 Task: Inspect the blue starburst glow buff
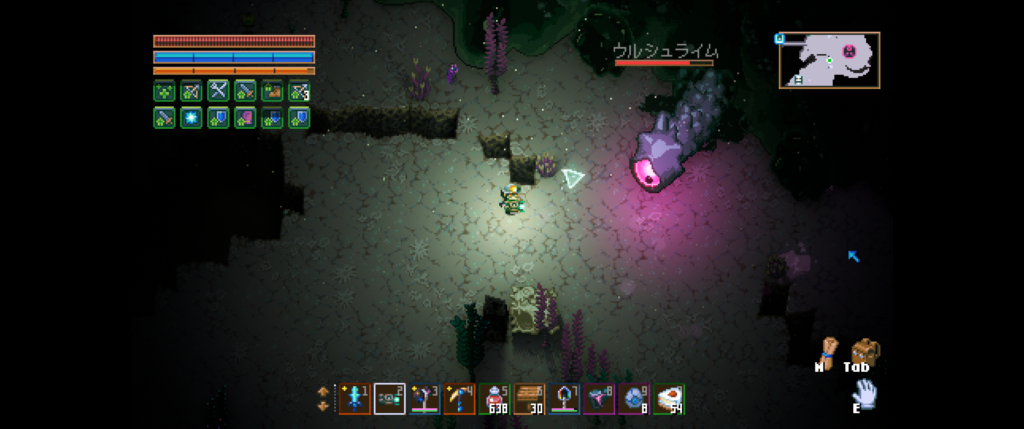coord(191,118)
